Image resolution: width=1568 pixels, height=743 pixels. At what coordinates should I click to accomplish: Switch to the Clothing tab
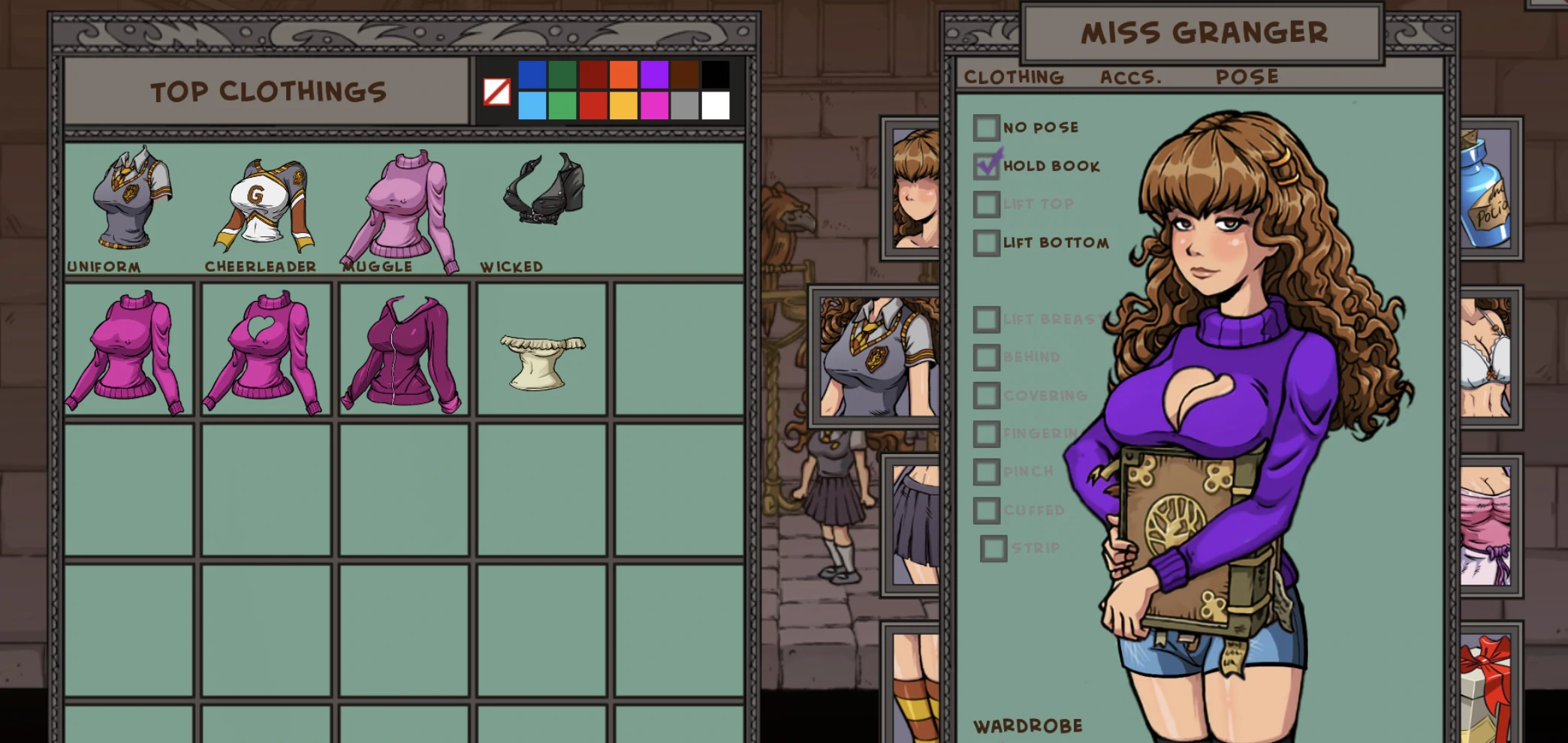(x=1014, y=77)
